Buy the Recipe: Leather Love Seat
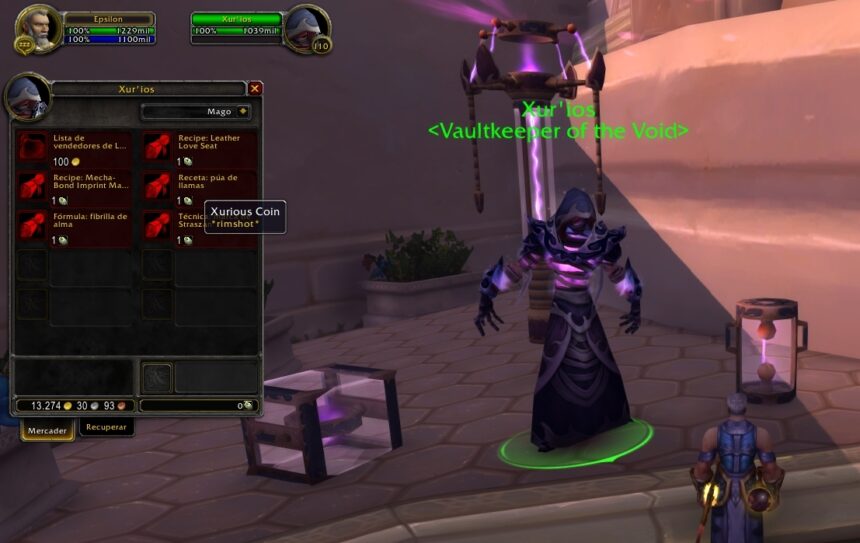Image resolution: width=860 pixels, height=543 pixels. (x=157, y=147)
